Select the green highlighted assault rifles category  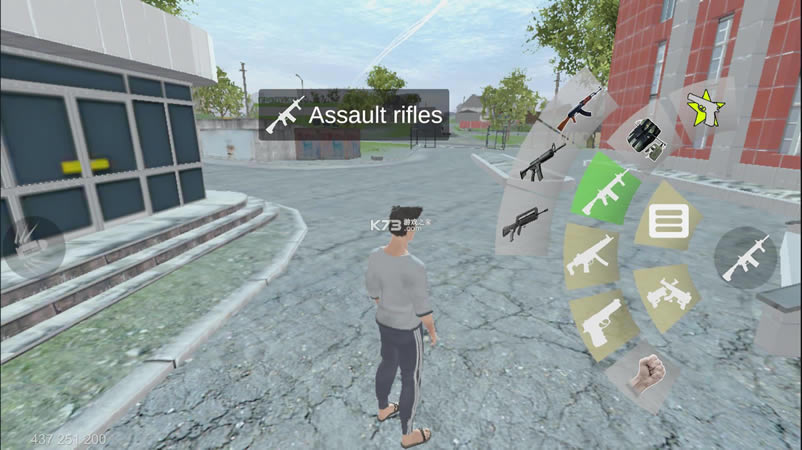(606, 189)
